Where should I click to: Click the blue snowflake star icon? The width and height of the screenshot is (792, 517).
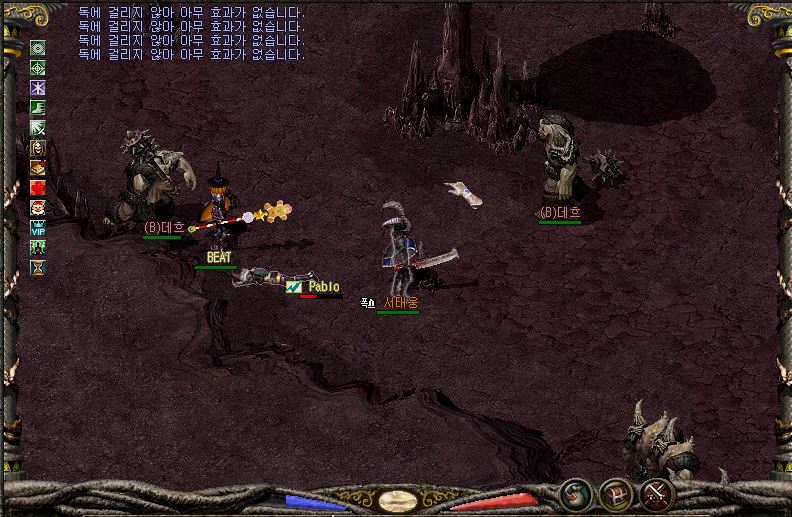click(38, 87)
